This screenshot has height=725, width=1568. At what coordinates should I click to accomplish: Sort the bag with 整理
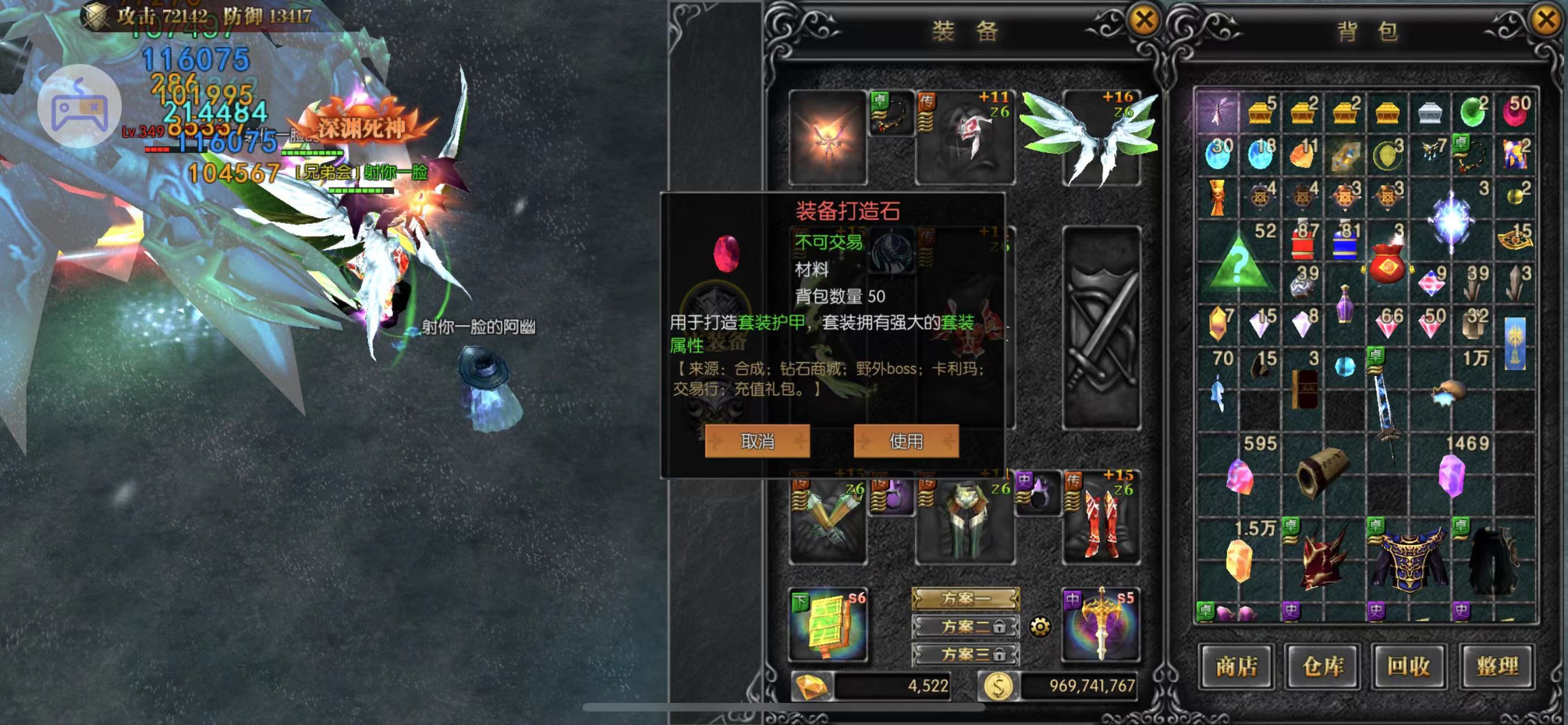point(1497,667)
